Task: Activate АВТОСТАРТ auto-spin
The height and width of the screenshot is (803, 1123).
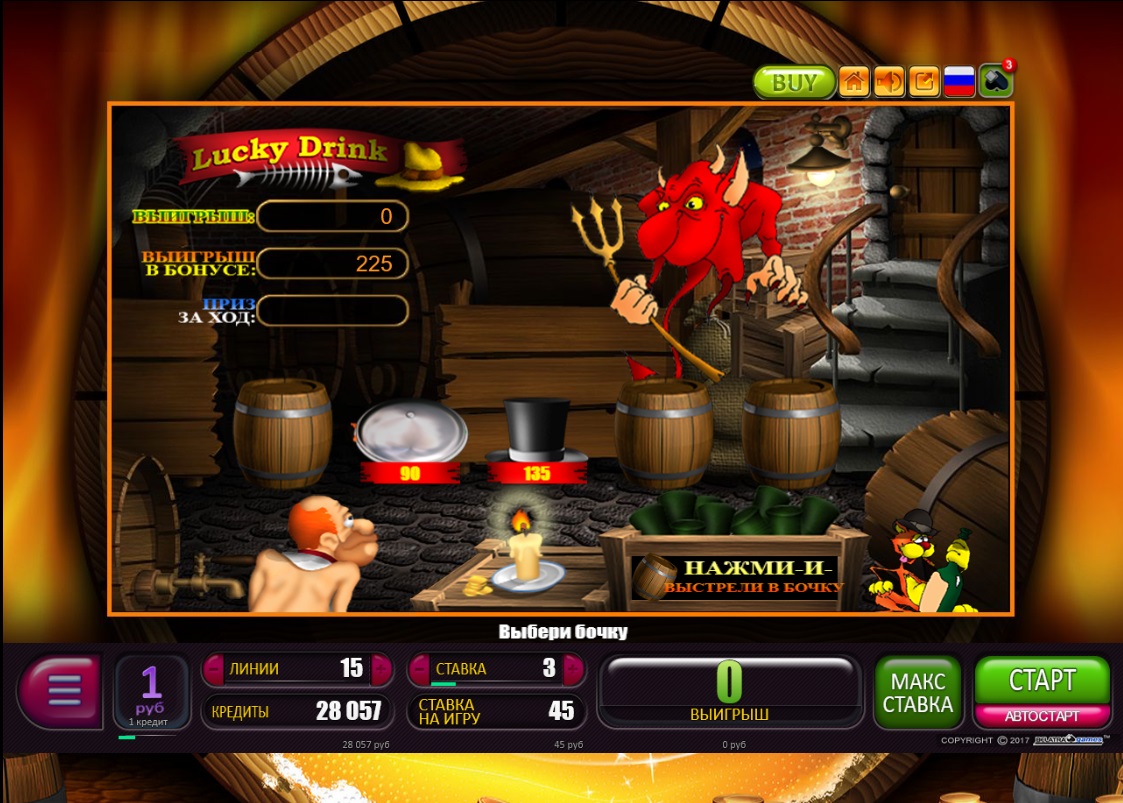Action: click(x=1042, y=716)
